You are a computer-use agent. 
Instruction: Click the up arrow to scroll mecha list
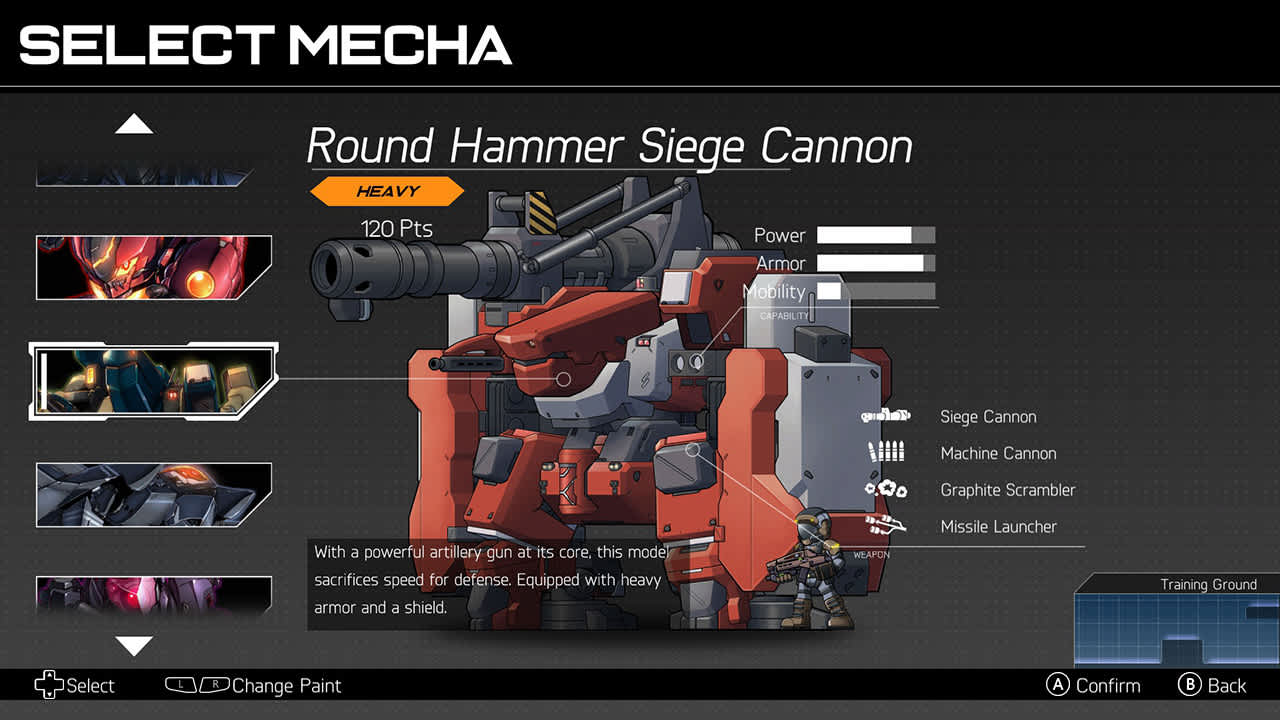[x=134, y=122]
